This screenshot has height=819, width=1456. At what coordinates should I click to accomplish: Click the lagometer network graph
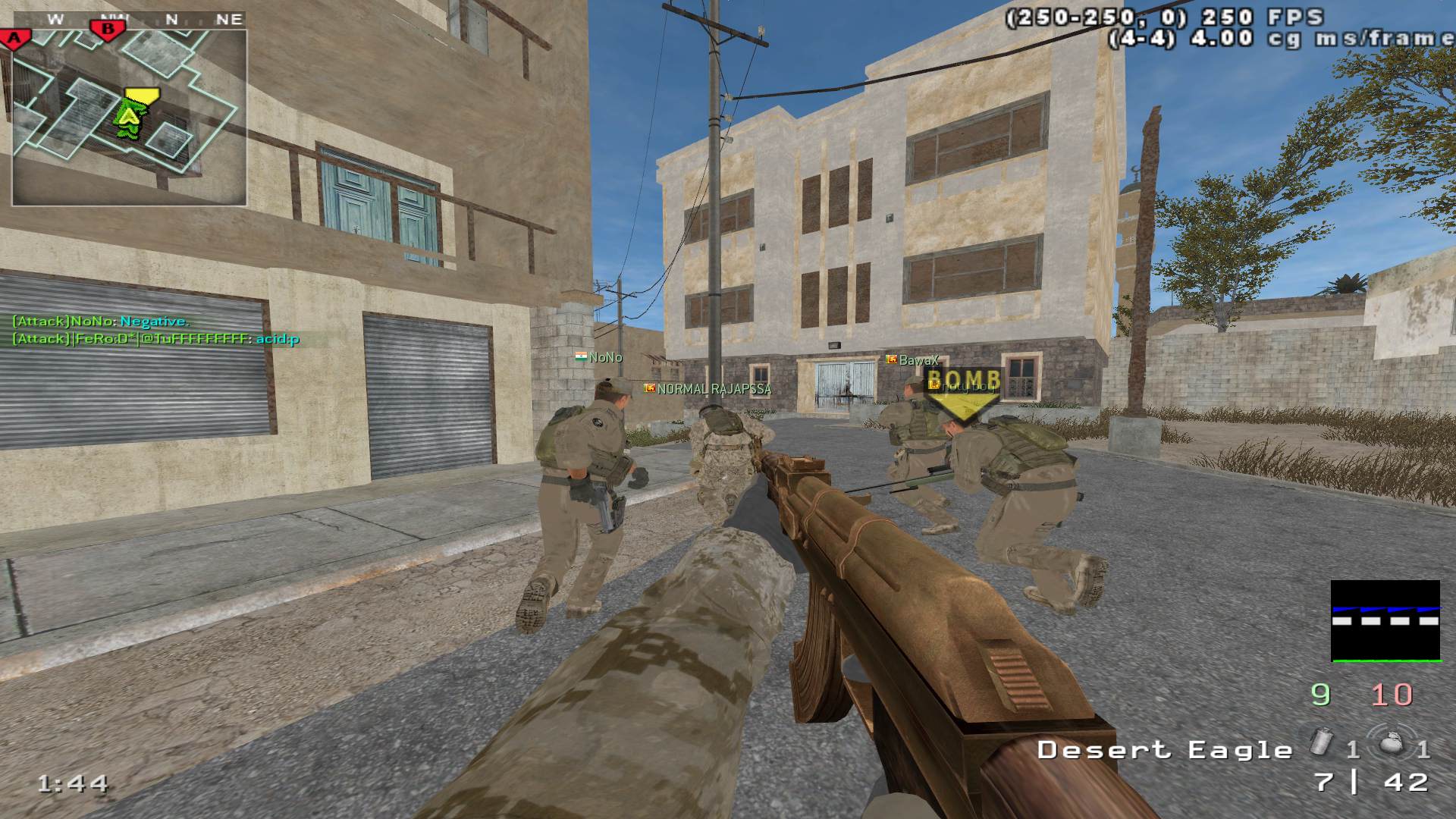1385,621
